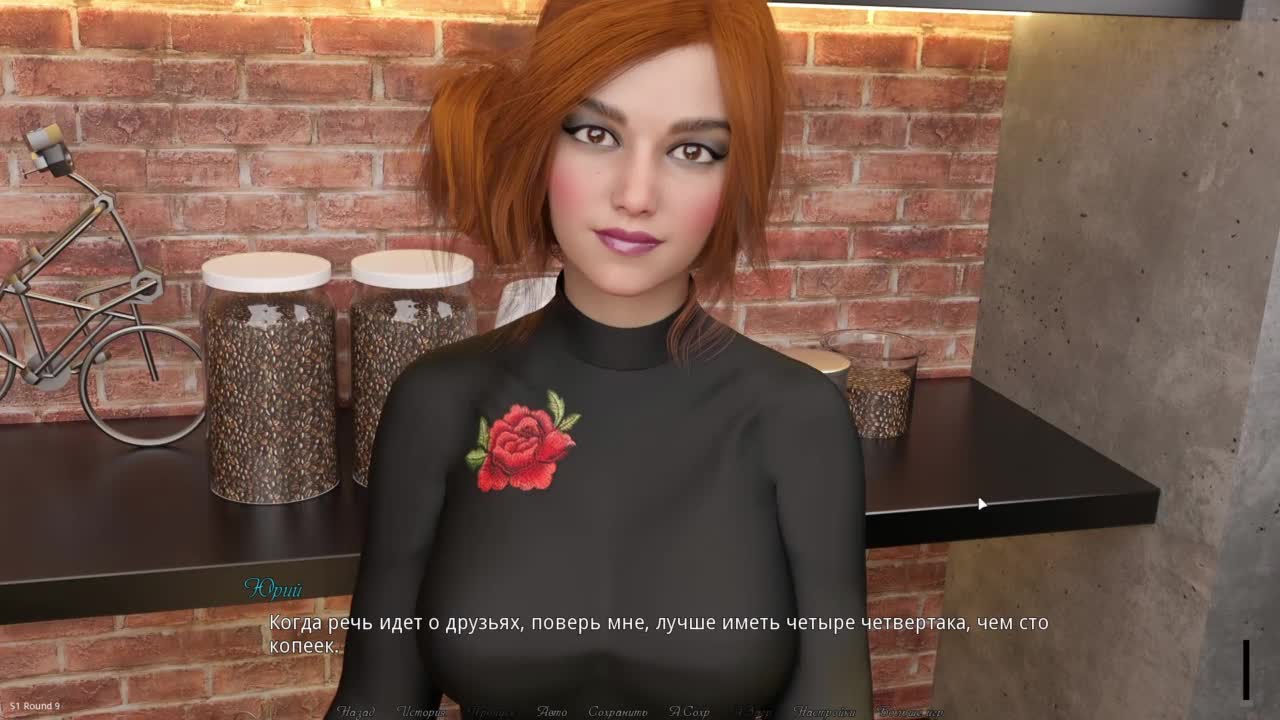Image resolution: width=1280 pixels, height=720 pixels.
Task: Open the Сохранить save menu
Action: tap(617, 712)
